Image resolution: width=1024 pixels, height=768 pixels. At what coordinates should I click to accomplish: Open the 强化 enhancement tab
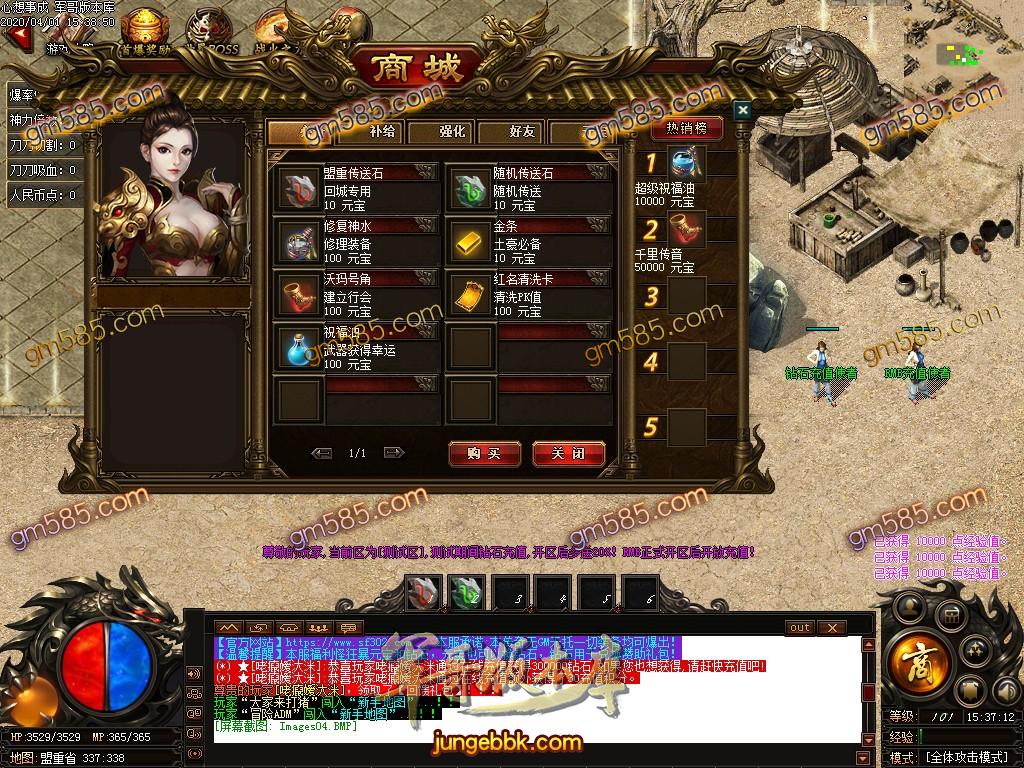pyautogui.click(x=452, y=131)
